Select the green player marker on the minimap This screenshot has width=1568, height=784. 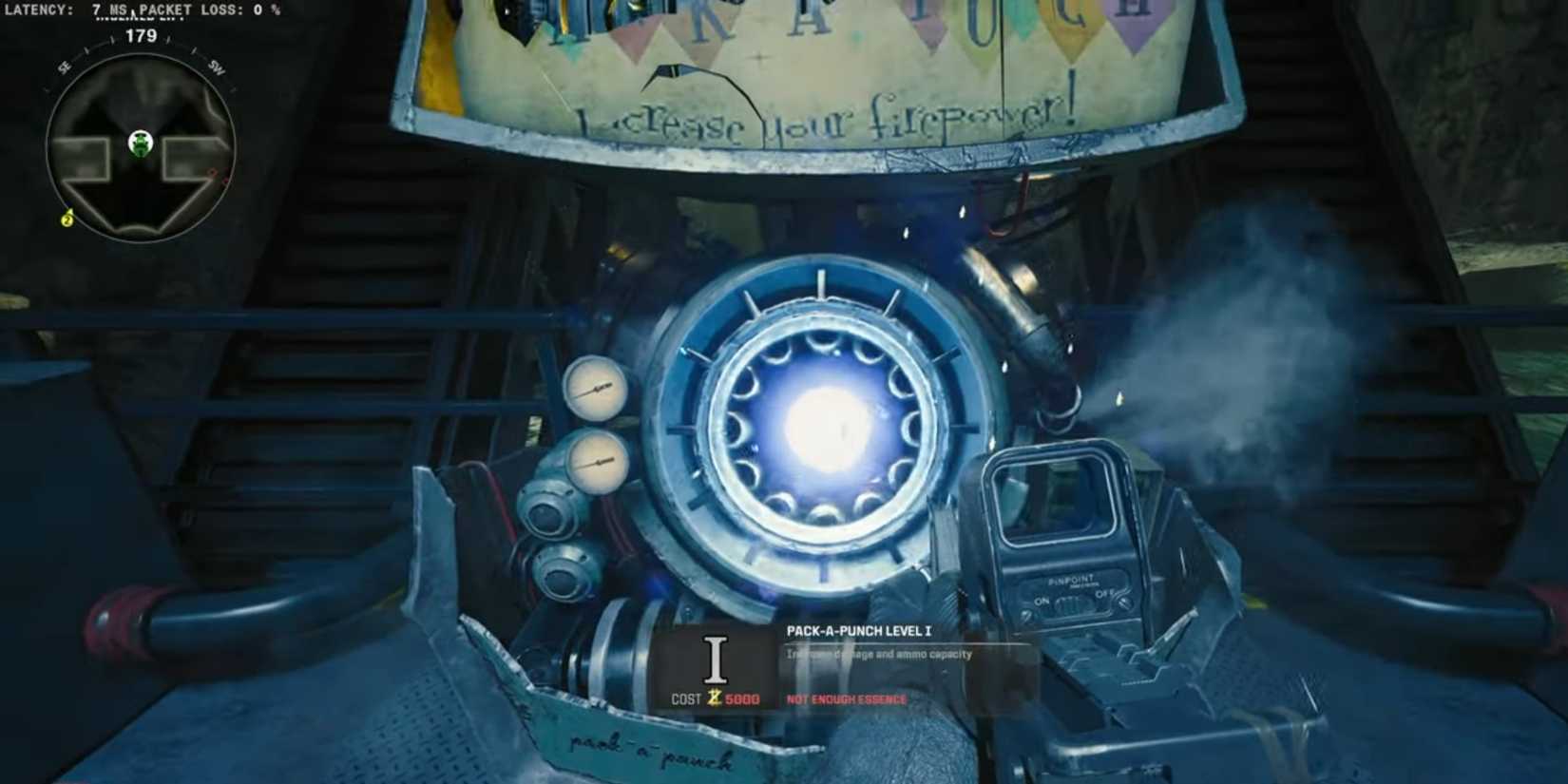click(x=143, y=144)
